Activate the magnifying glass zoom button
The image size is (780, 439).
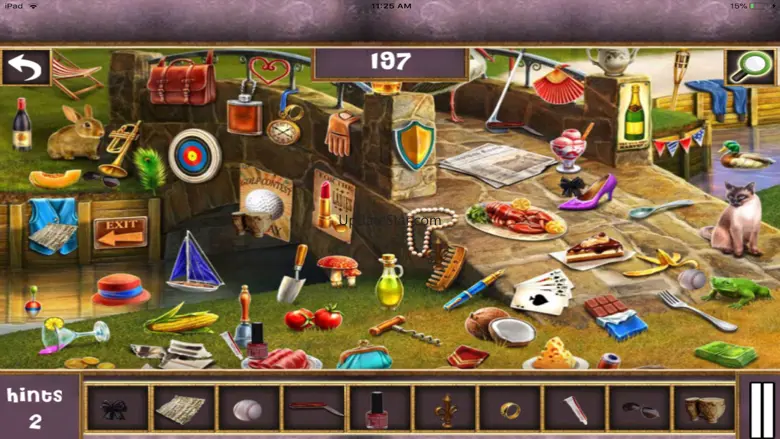pyautogui.click(x=749, y=67)
